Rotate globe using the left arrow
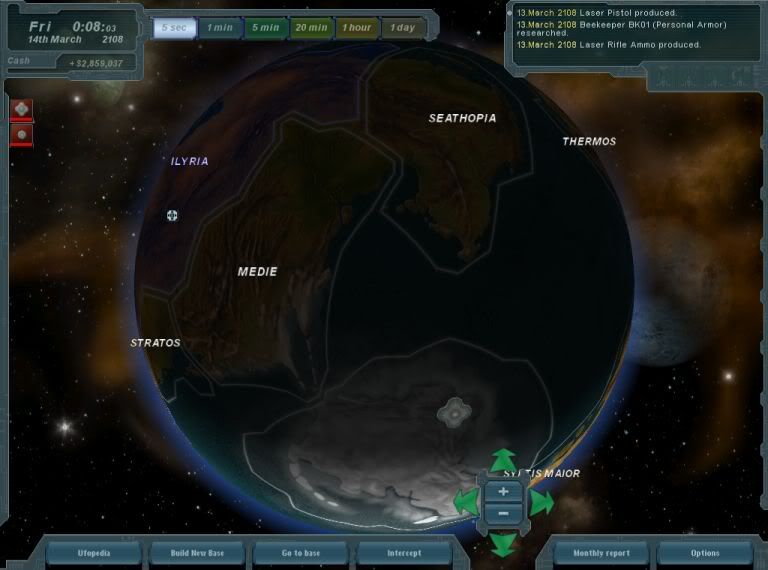The width and height of the screenshot is (768, 570). [x=465, y=502]
